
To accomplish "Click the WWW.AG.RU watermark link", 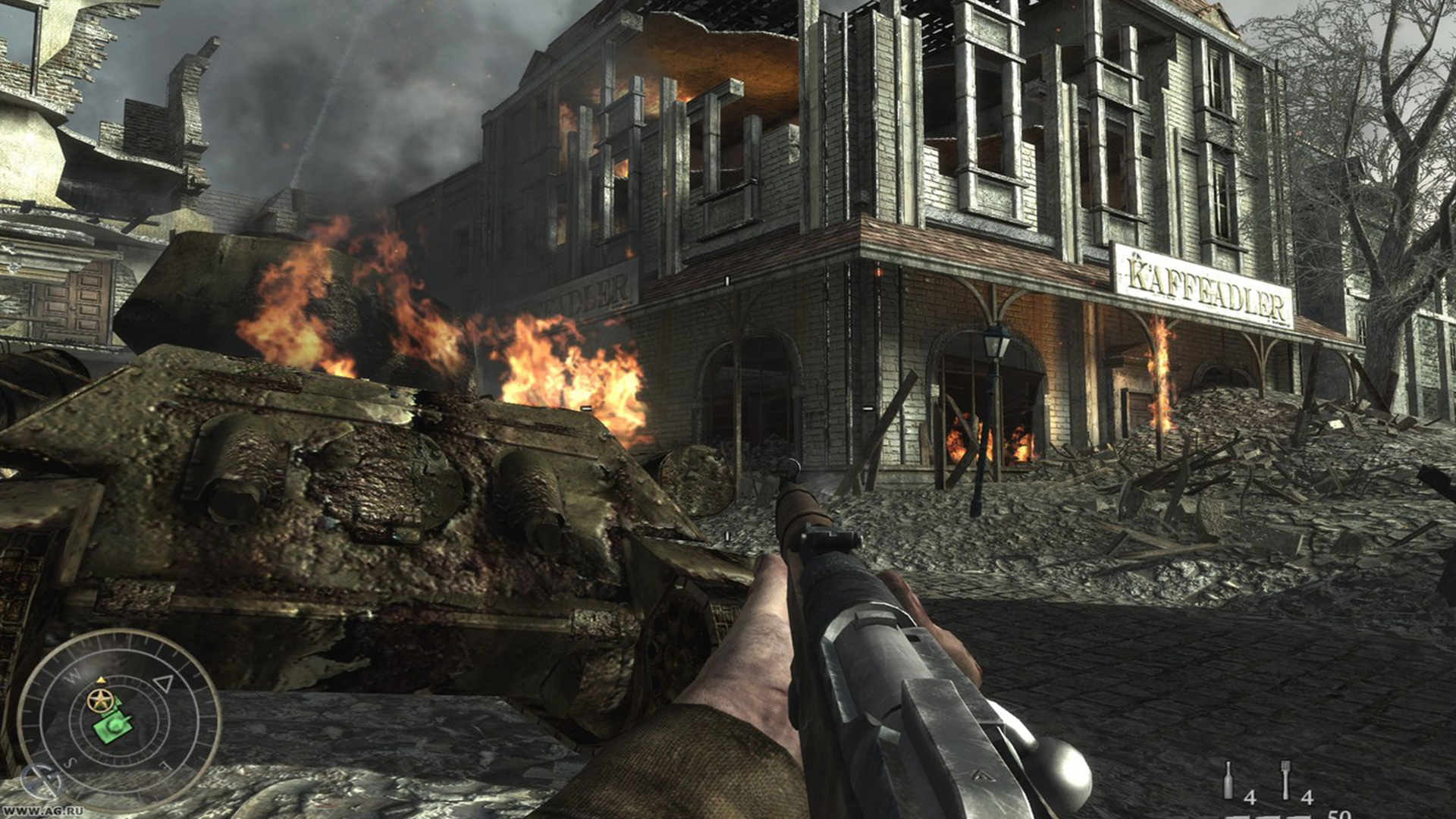I will point(42,810).
